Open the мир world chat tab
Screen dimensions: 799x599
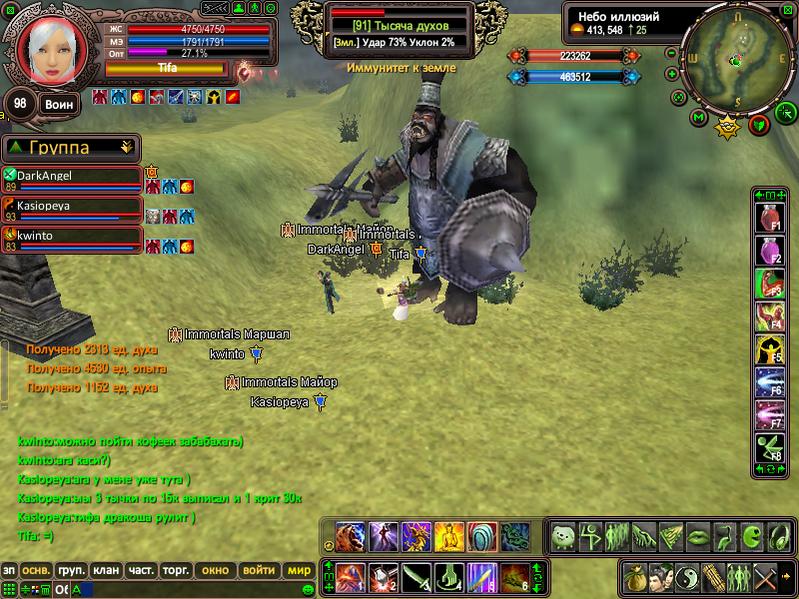pyautogui.click(x=299, y=571)
